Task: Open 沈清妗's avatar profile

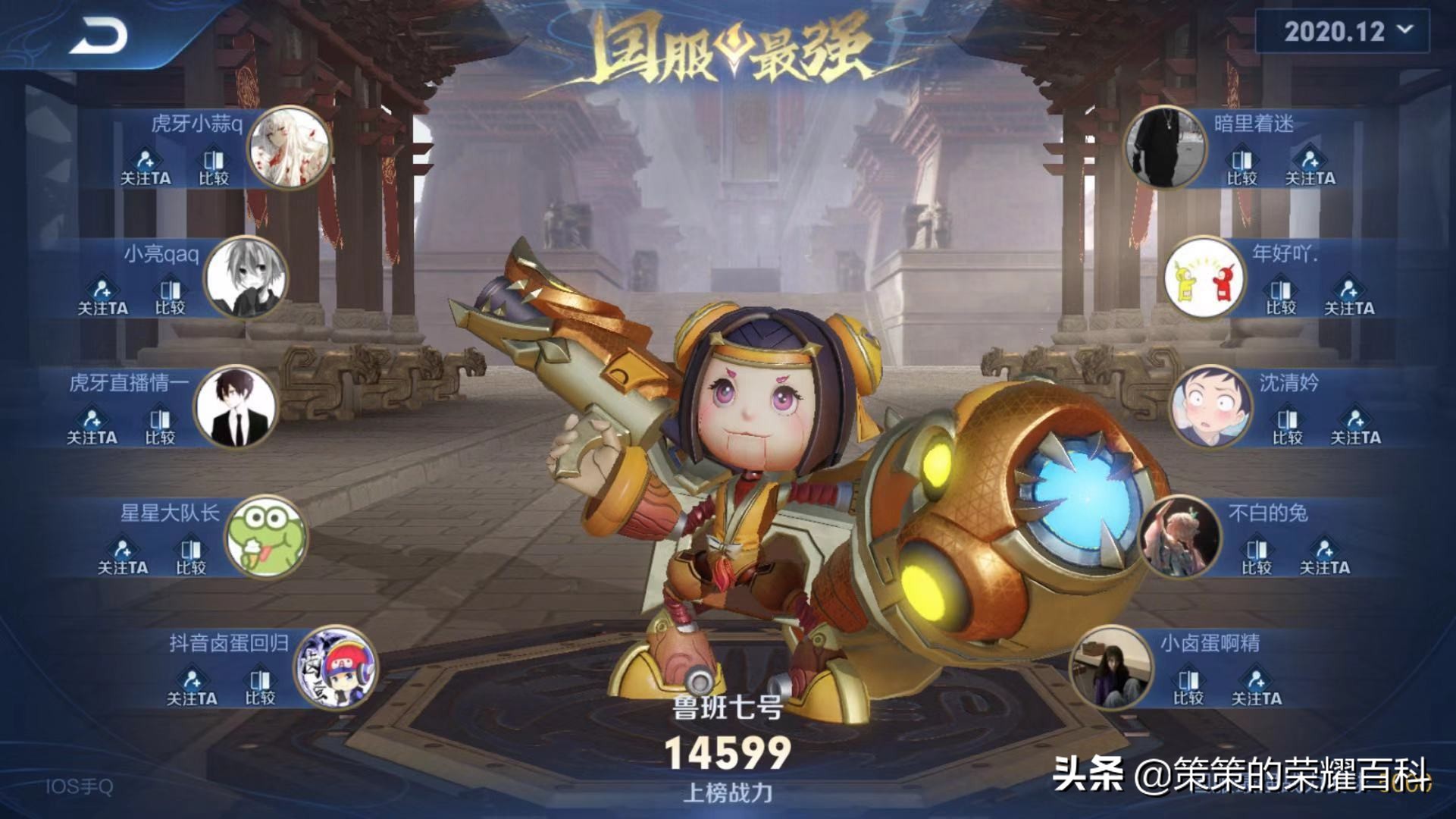Action: tap(1210, 407)
